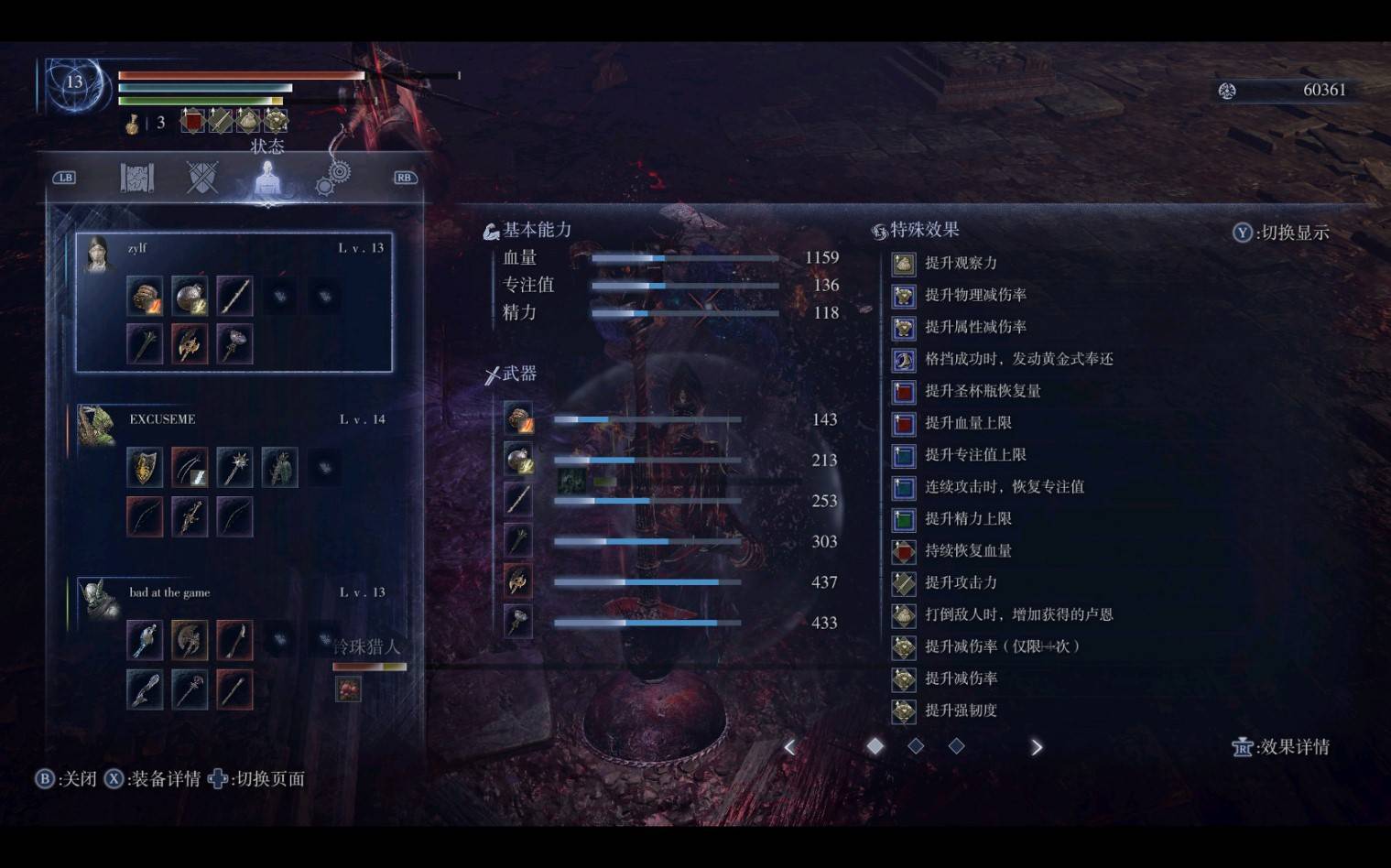
Task: Select the 格挡成功时，发动黄金式奉还 effect
Action: 1017,359
